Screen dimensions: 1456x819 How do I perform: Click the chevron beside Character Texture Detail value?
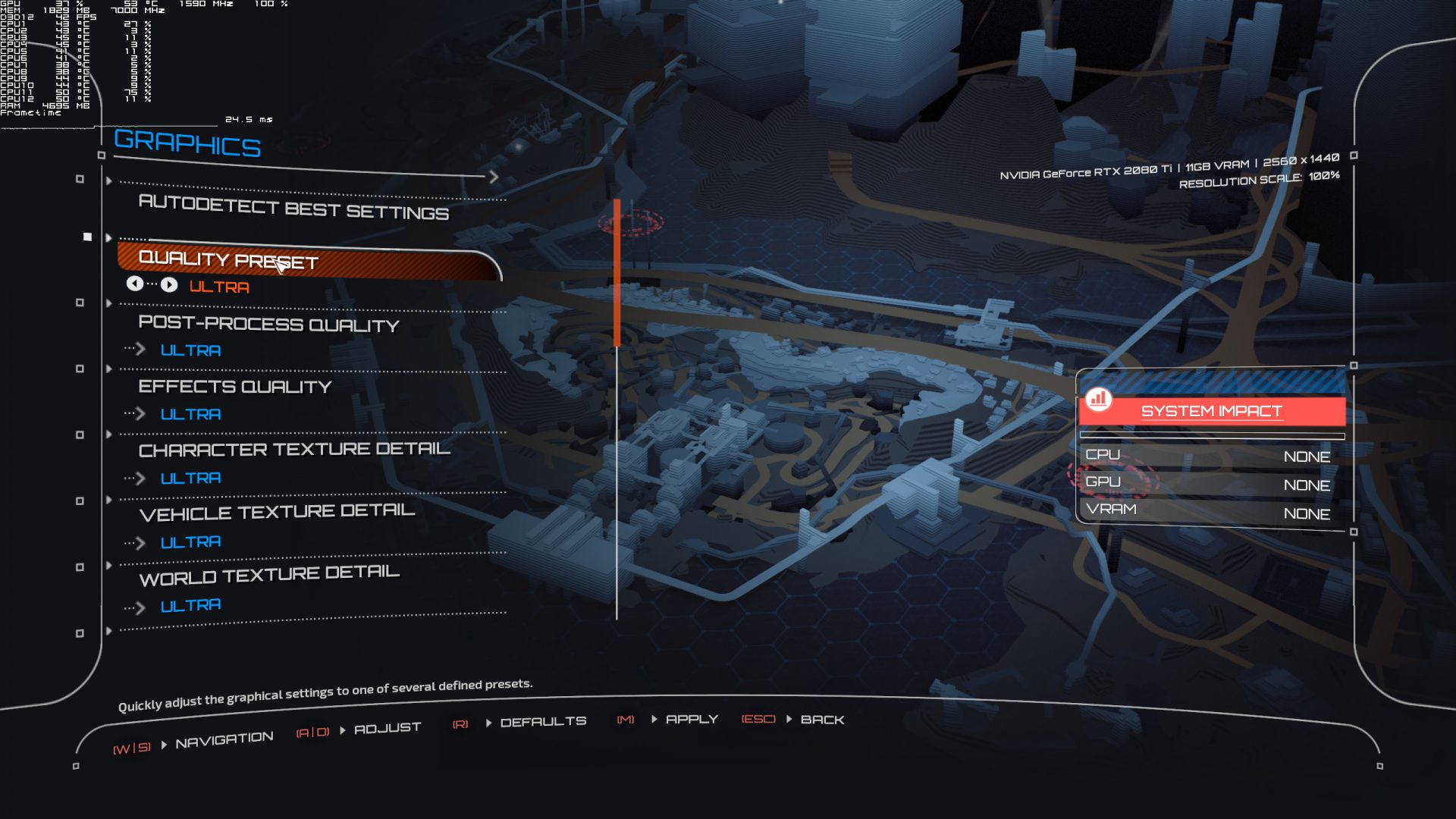(x=141, y=478)
